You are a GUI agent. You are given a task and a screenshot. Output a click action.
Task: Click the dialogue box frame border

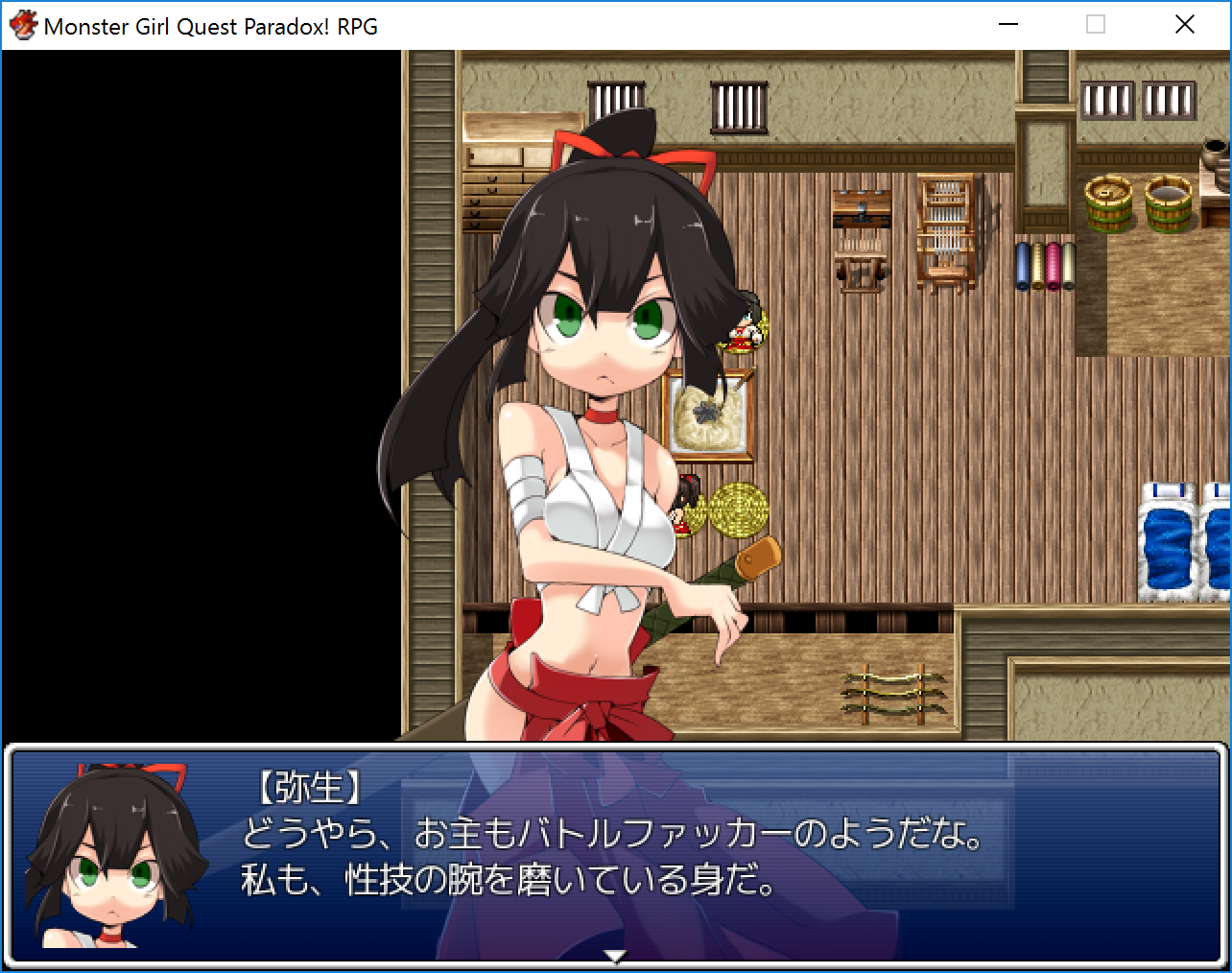(614, 750)
